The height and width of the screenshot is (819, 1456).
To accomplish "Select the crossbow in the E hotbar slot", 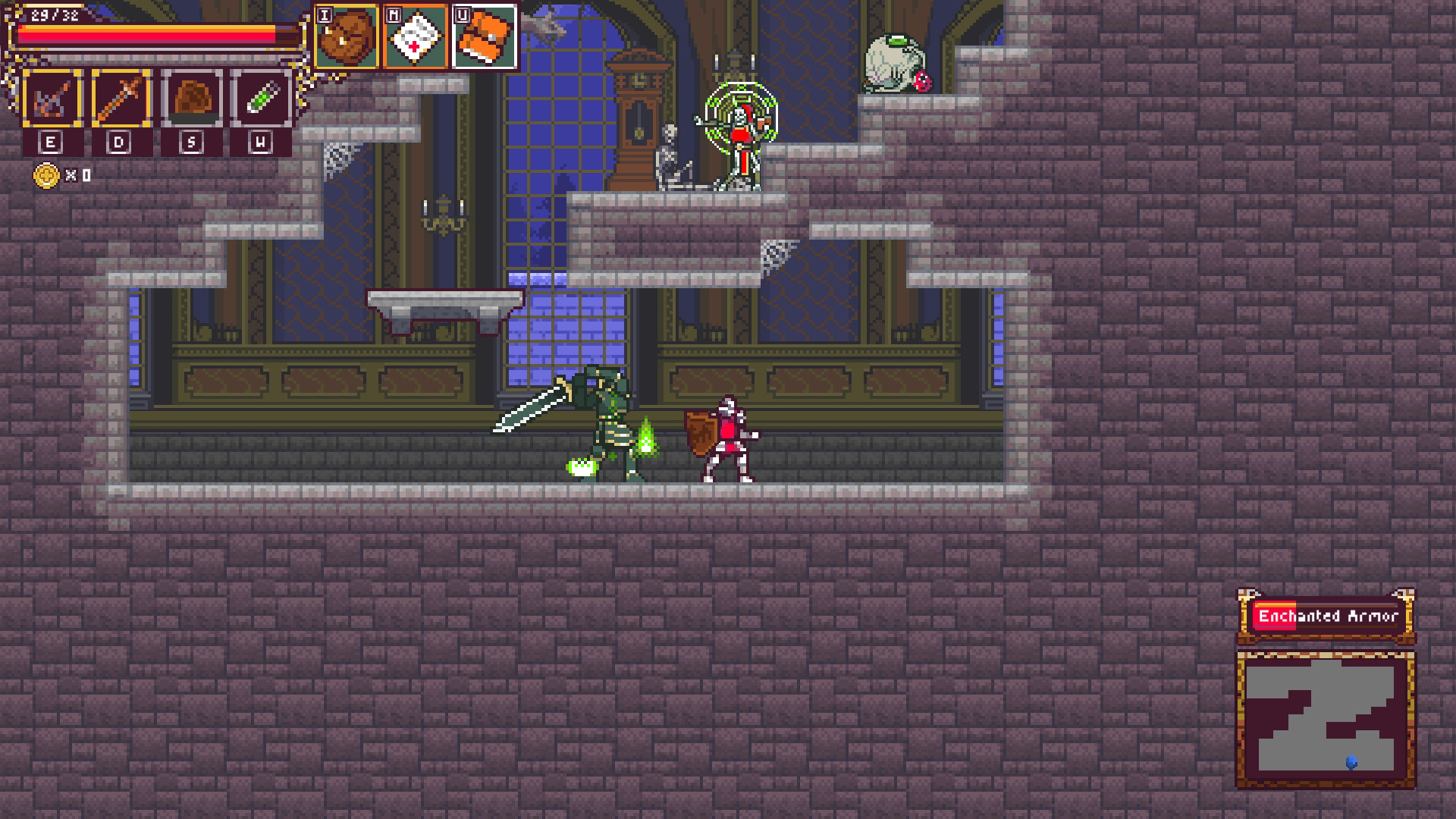I will [x=50, y=99].
